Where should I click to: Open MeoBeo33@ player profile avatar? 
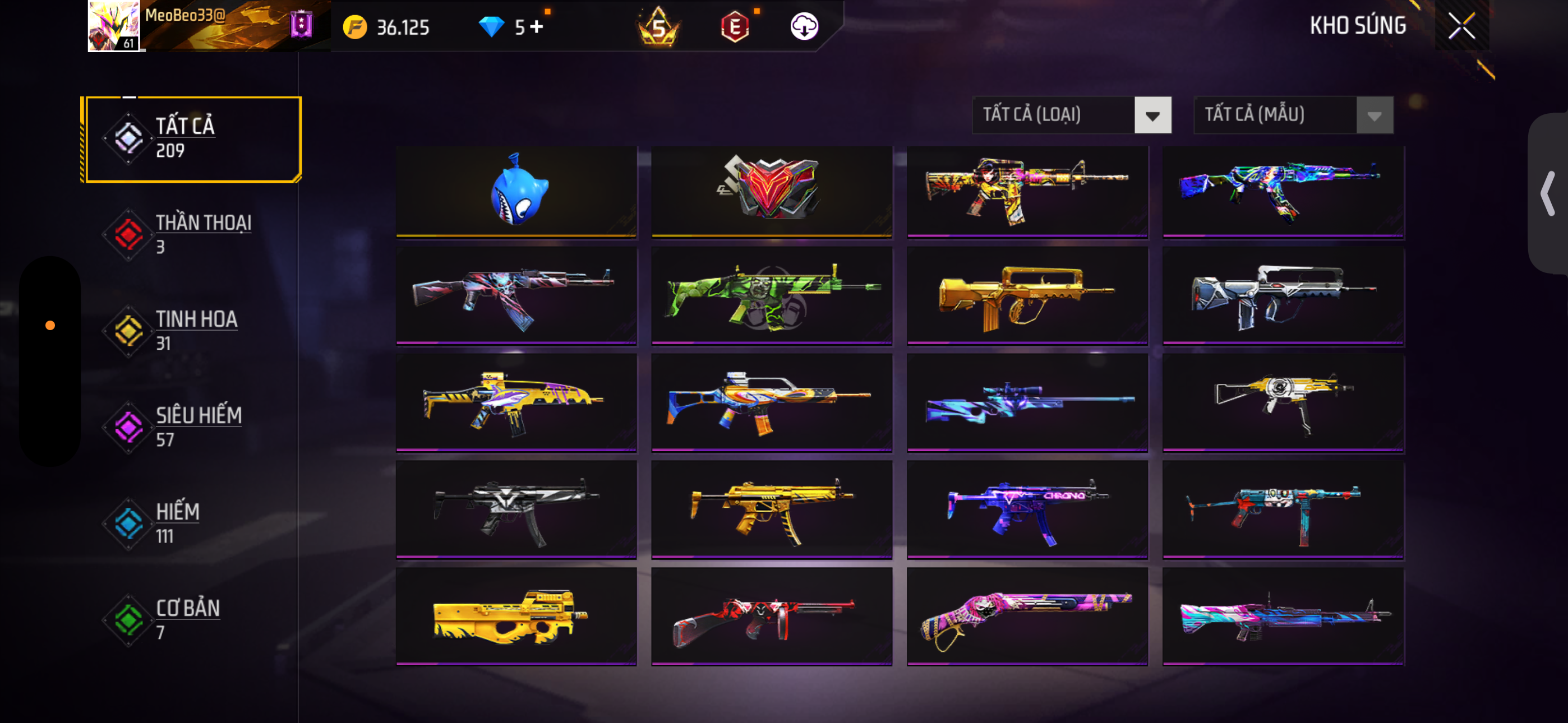pos(113,26)
